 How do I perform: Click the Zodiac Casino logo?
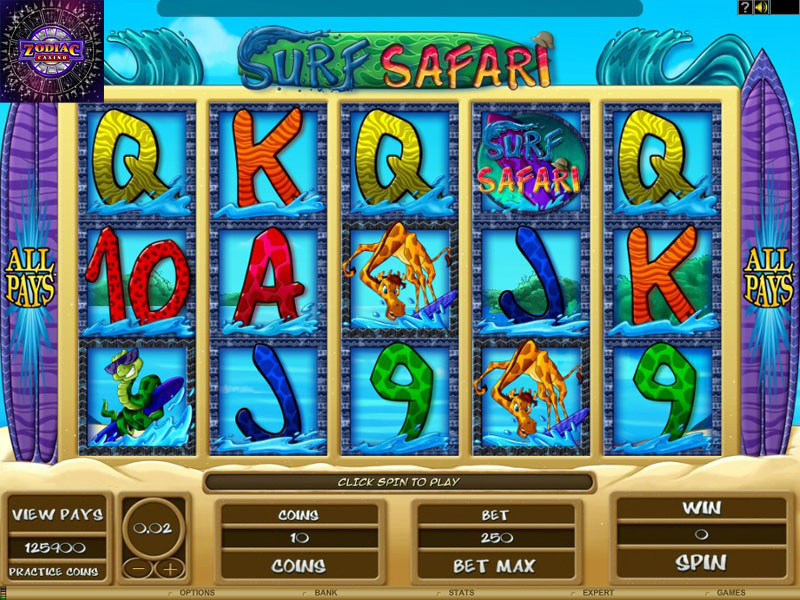click(x=52, y=50)
